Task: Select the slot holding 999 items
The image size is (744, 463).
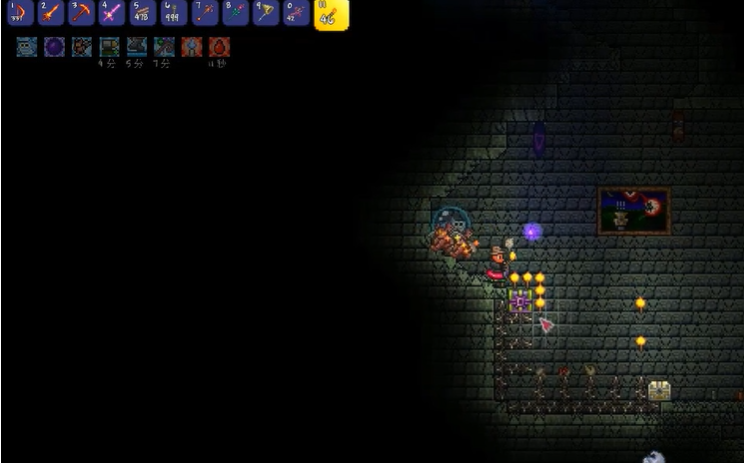Action: coord(174,13)
